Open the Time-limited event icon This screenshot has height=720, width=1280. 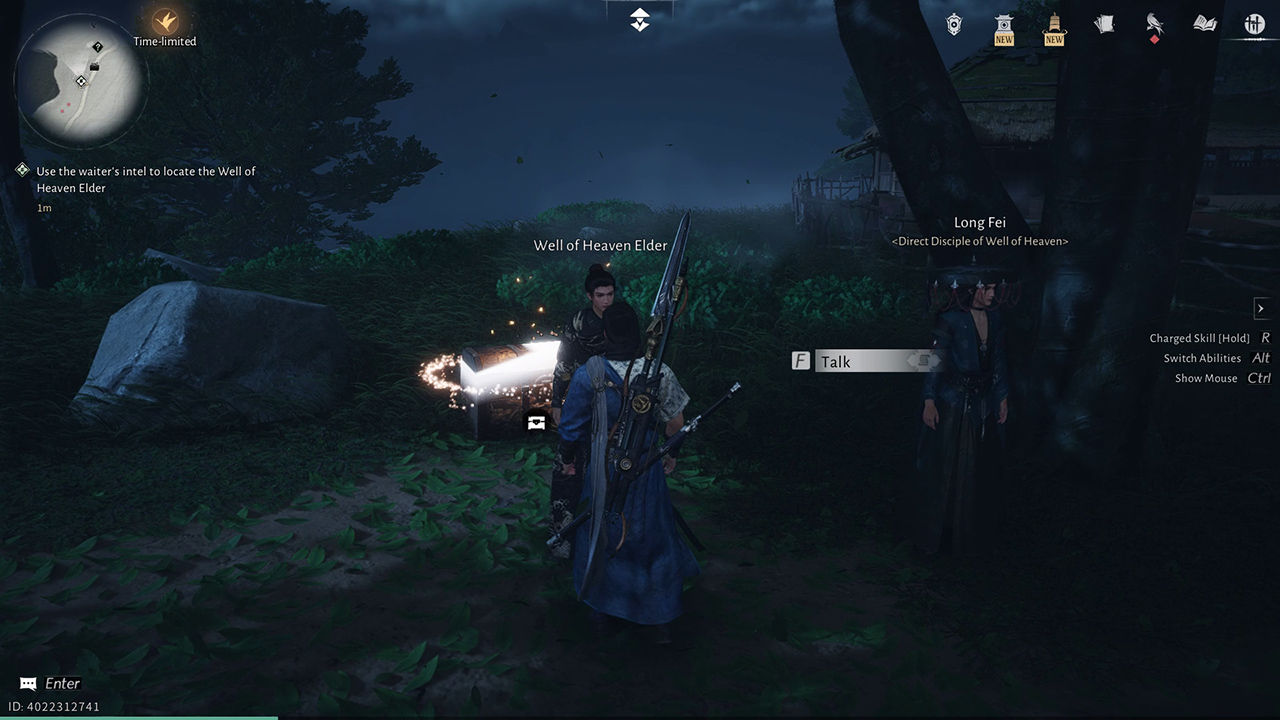pos(165,22)
